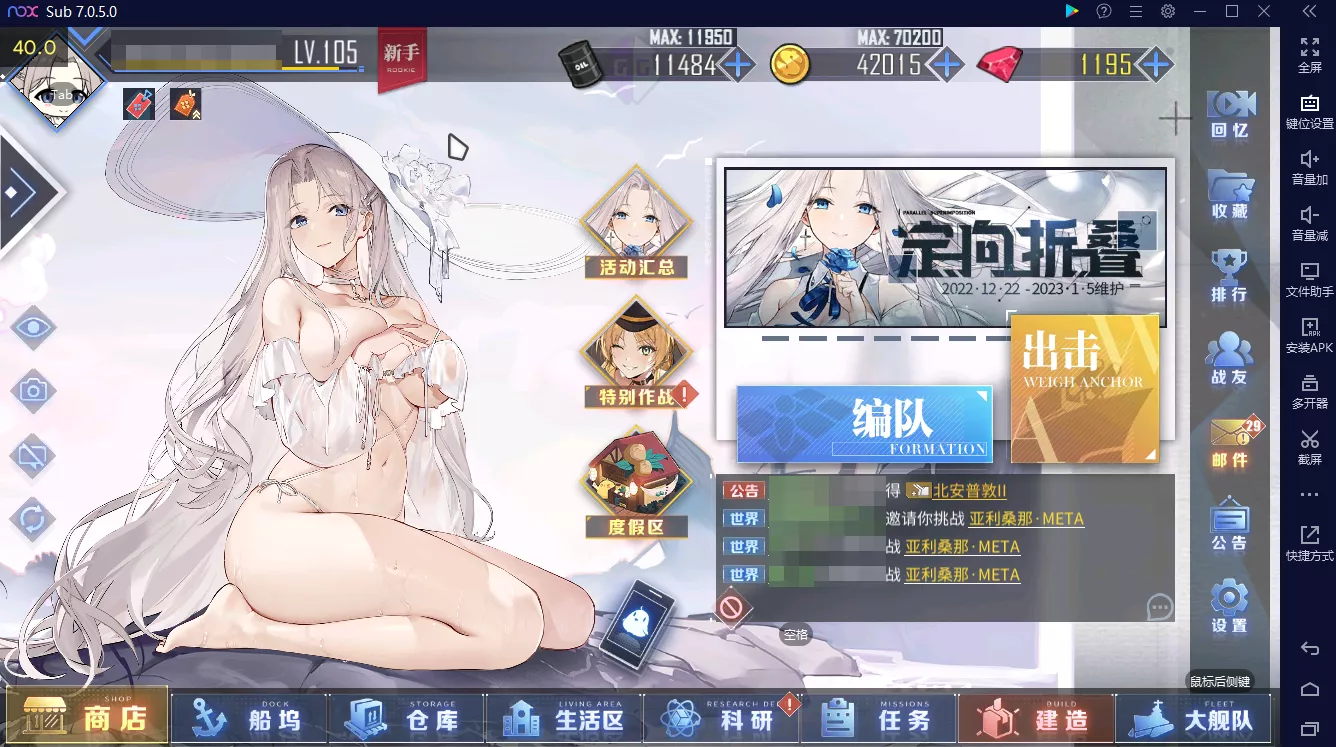The image size is (1336, 747).
Task: Open the 任务 missions list
Action: (878, 717)
